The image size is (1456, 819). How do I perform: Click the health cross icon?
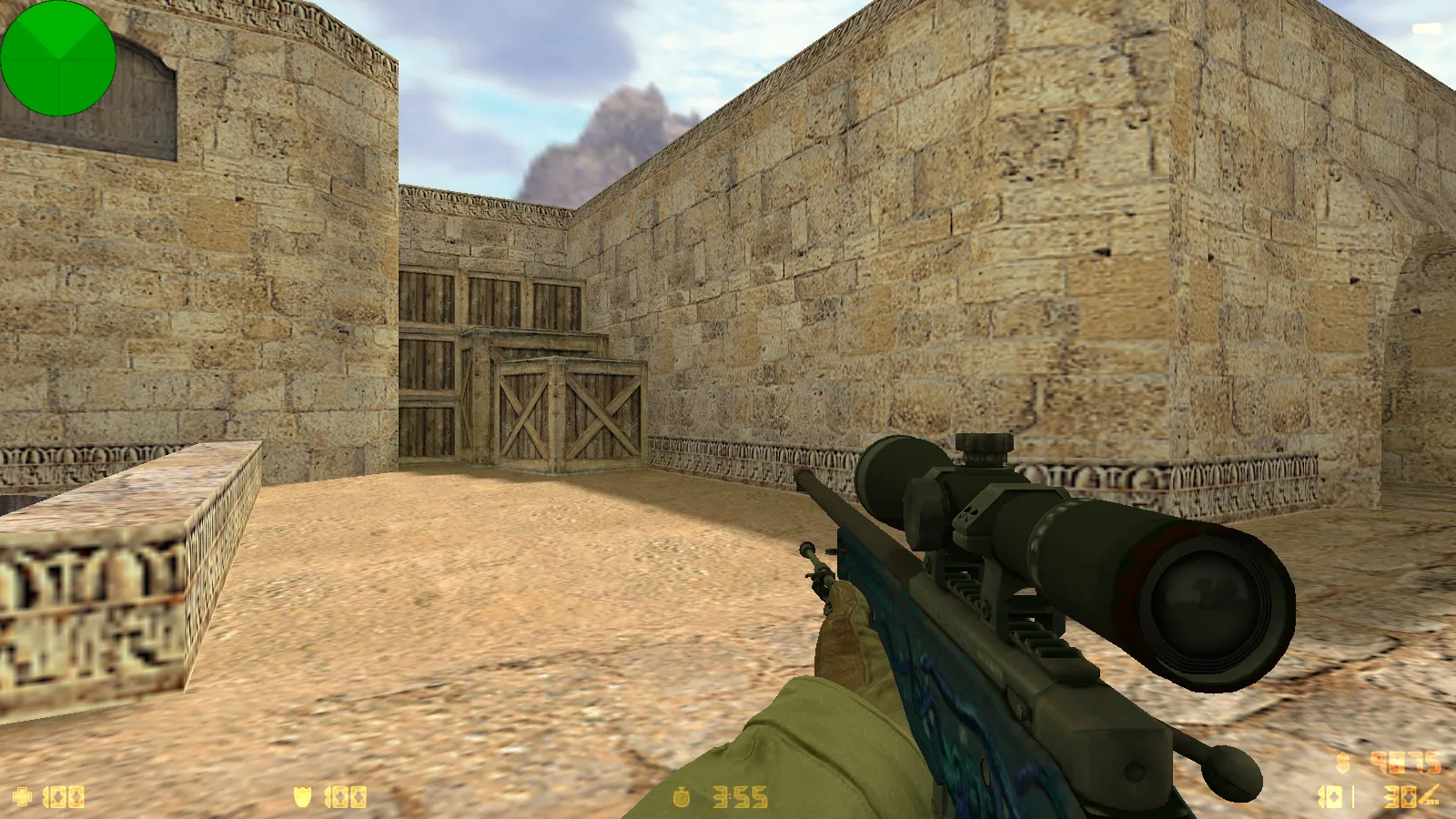pyautogui.click(x=20, y=796)
